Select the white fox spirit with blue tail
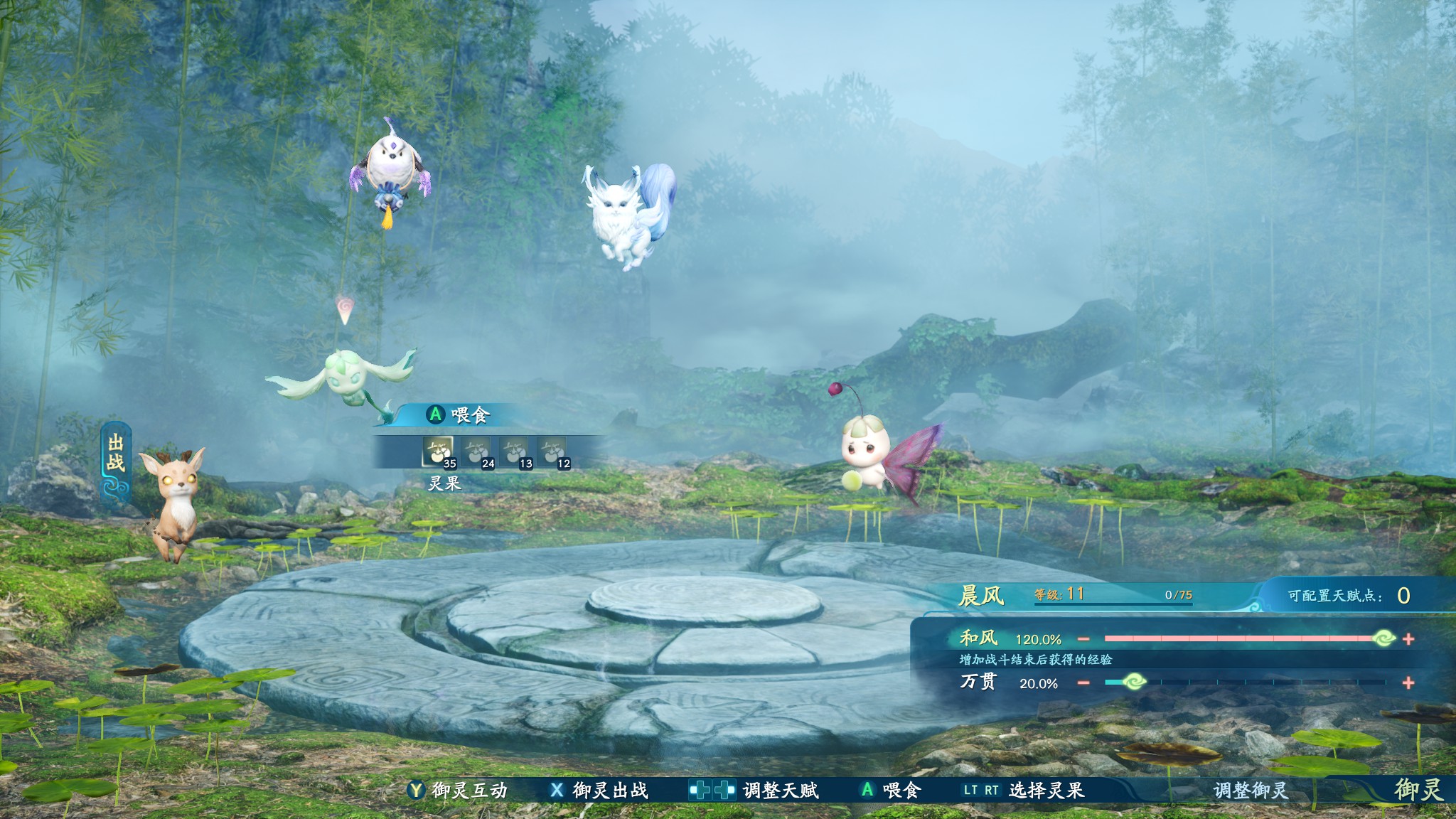The image size is (1456, 819). coord(626,213)
